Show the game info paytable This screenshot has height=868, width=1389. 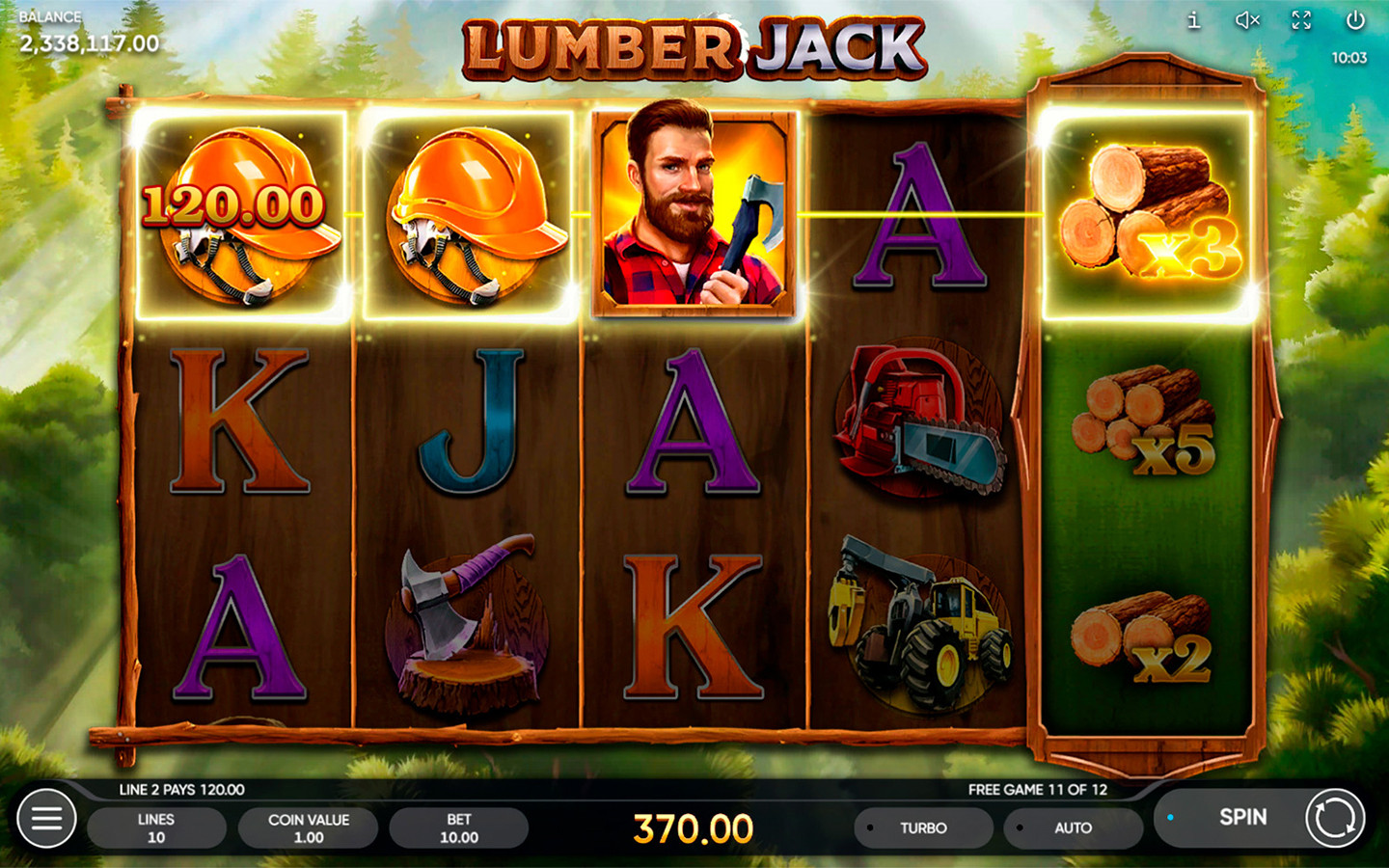pyautogui.click(x=1194, y=20)
